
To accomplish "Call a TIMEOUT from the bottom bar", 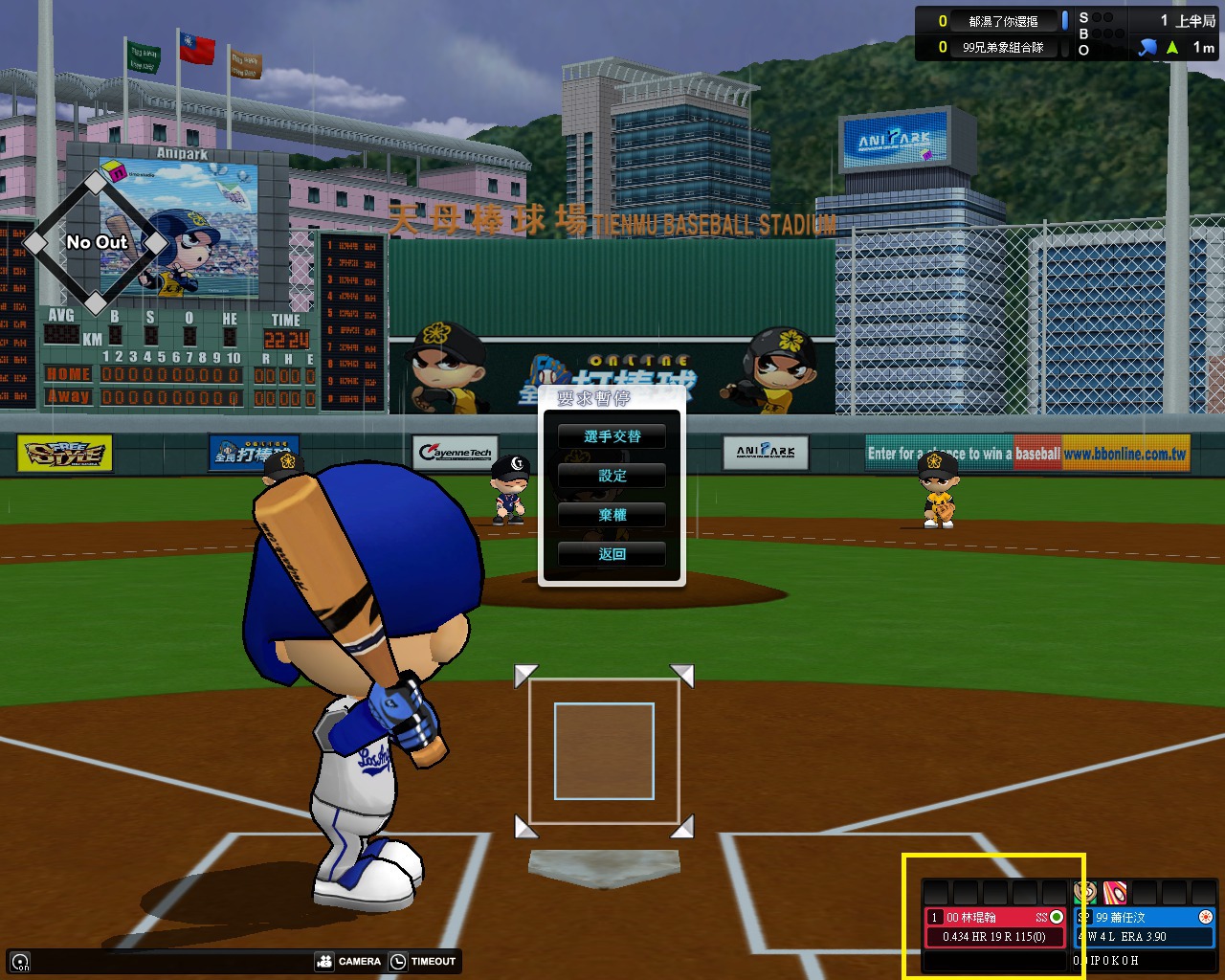I will pyautogui.click(x=424, y=961).
